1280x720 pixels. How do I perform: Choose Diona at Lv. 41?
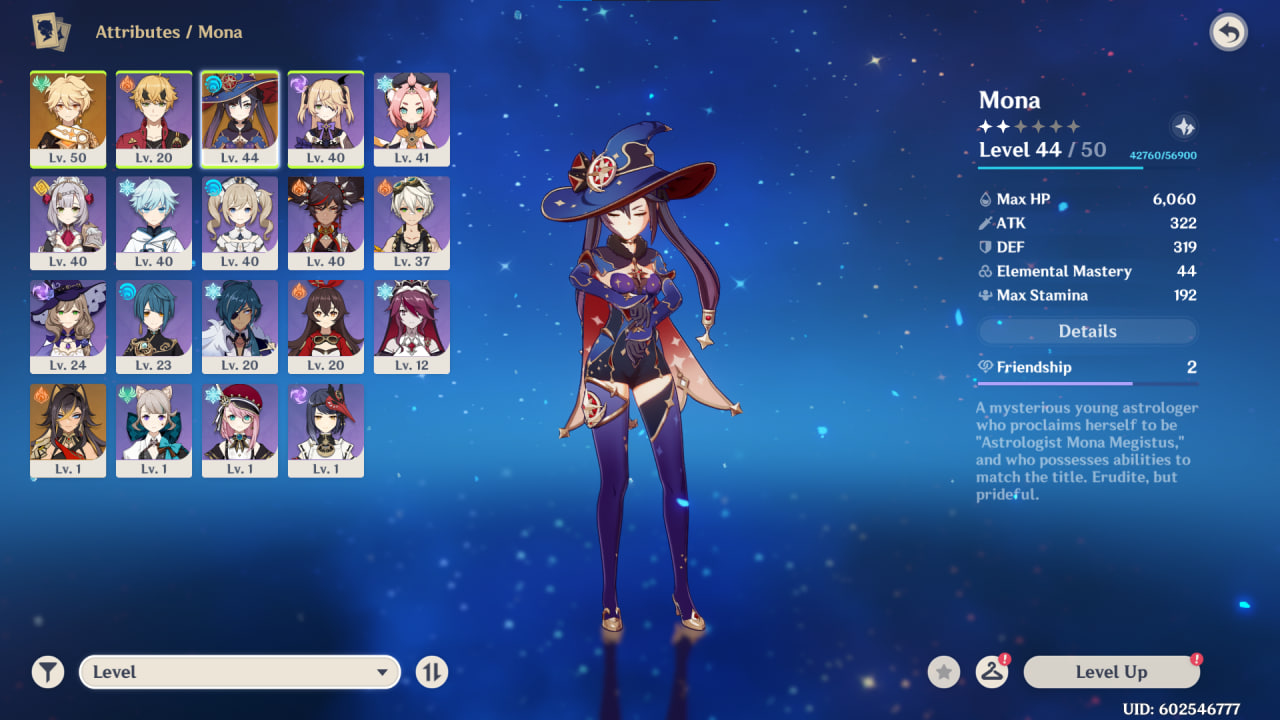(412, 118)
